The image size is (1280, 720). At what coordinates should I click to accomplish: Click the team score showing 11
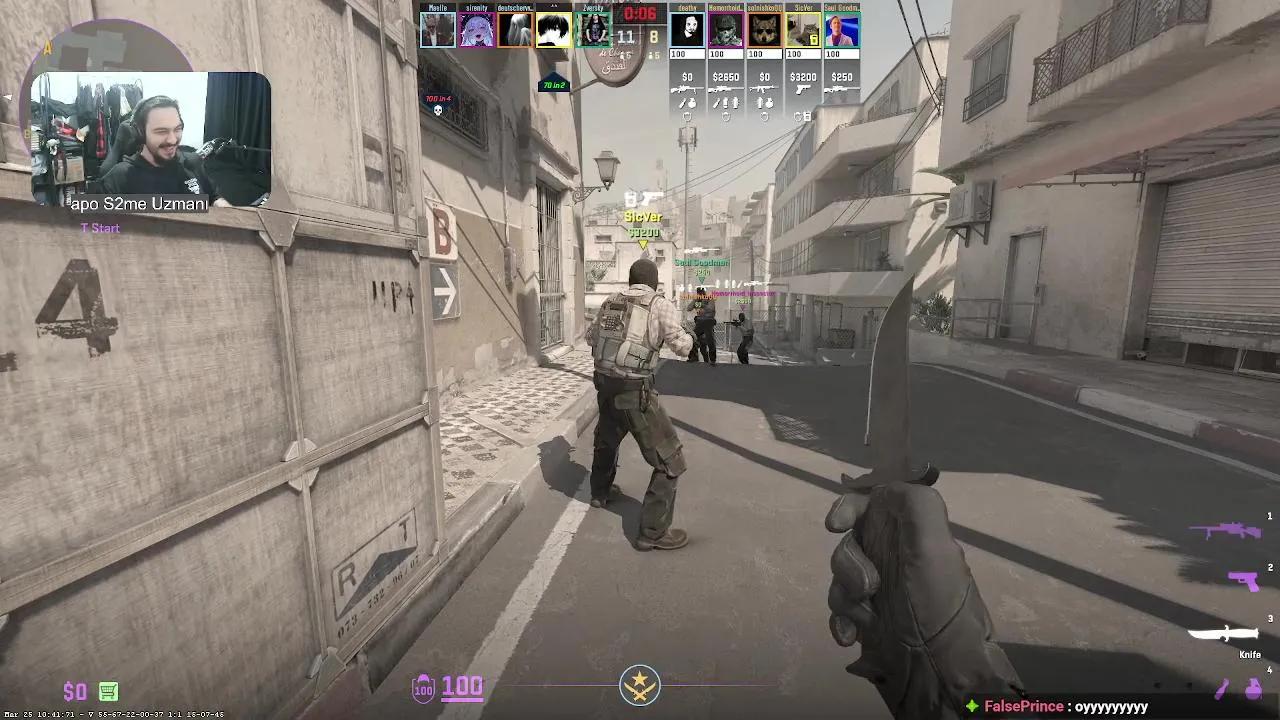tap(625, 36)
